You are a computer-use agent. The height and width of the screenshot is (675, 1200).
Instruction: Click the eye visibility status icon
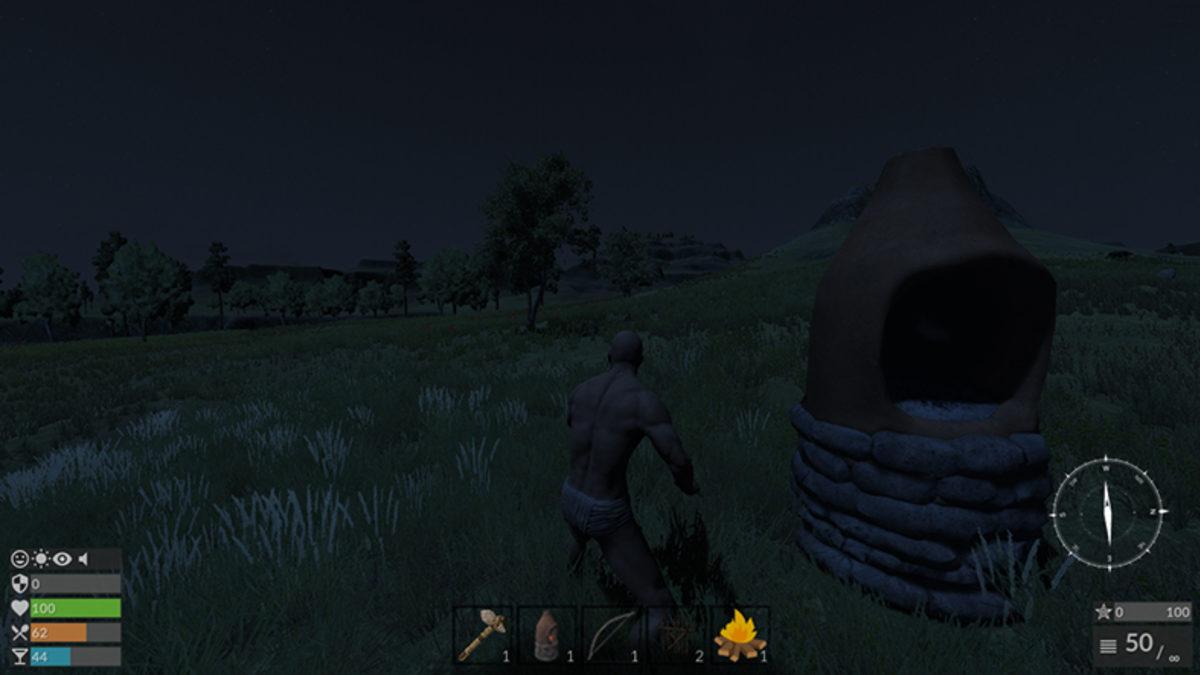click(x=62, y=559)
